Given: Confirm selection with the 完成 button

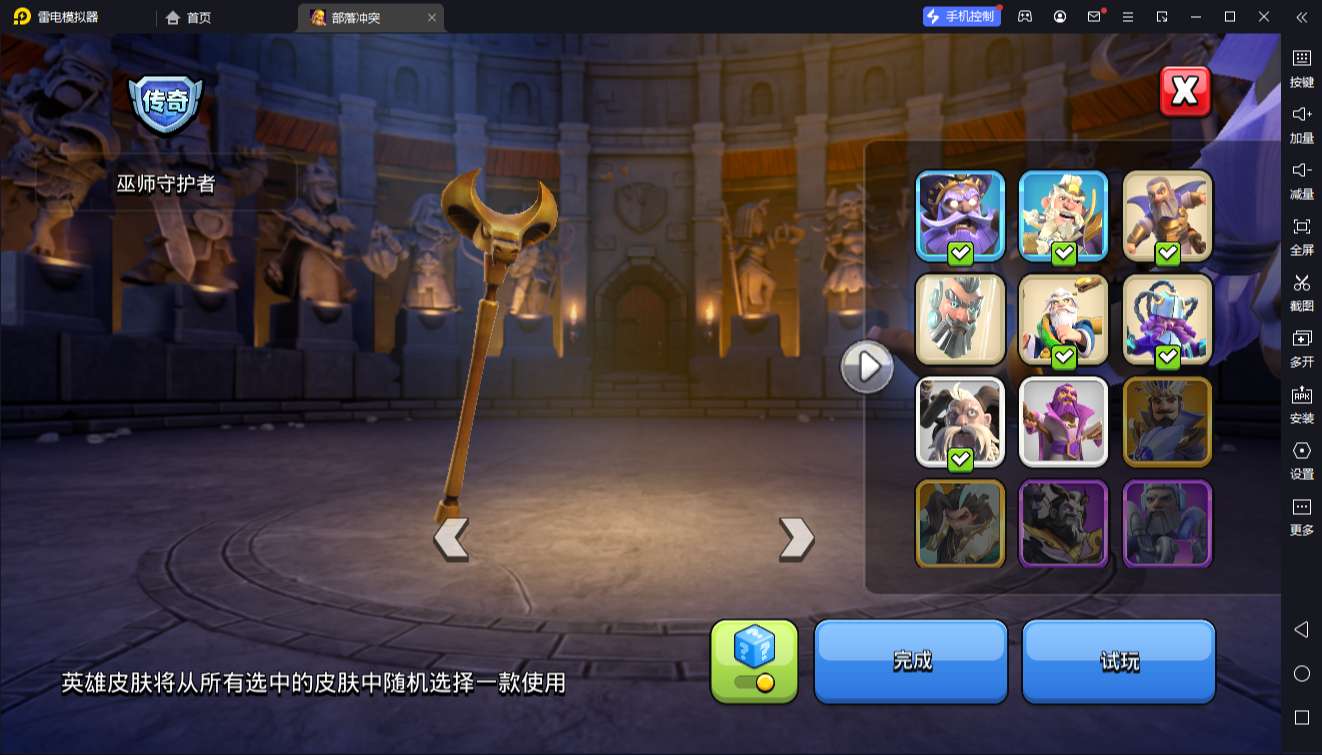Looking at the screenshot, I should [911, 661].
